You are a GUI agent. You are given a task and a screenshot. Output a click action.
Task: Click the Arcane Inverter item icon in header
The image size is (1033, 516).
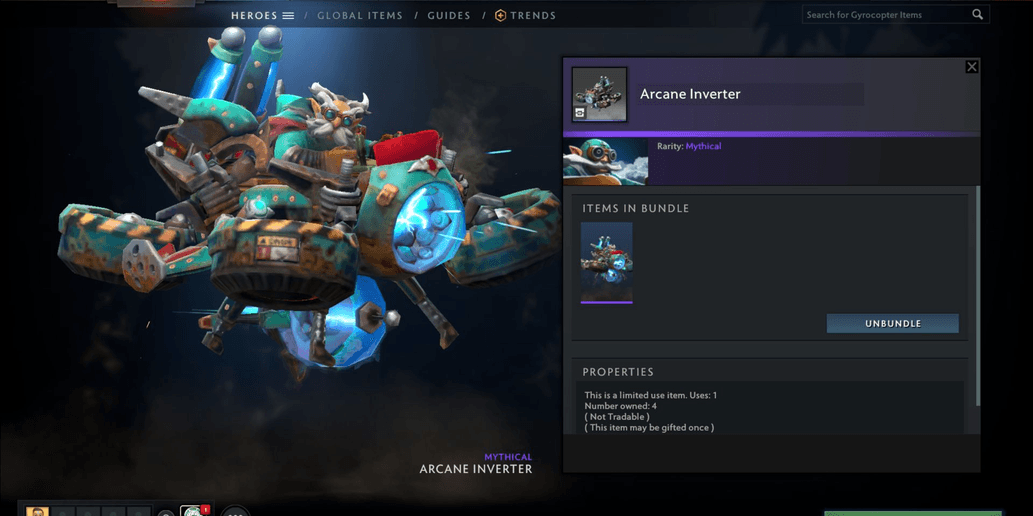pyautogui.click(x=599, y=95)
